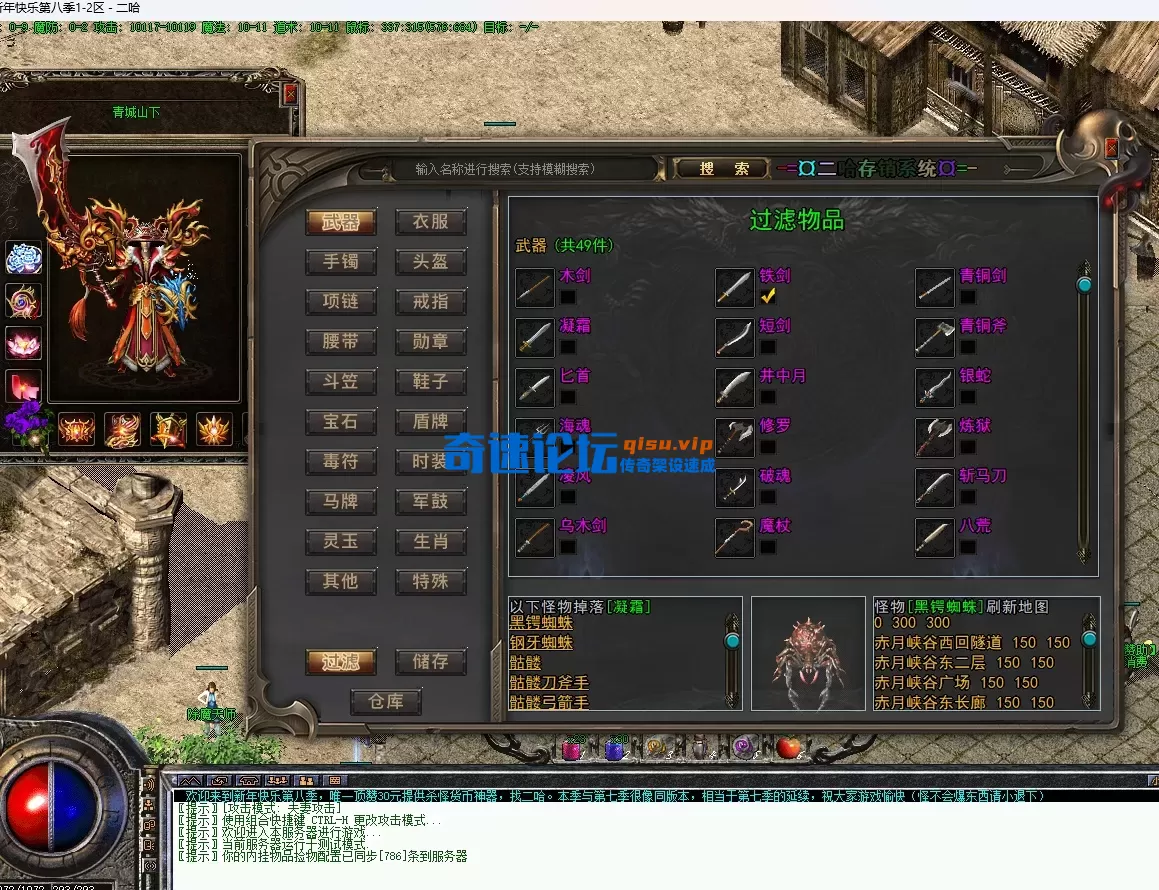Tick the checkbox under 木剑
Viewport: 1159px width, 890px height.
point(567,297)
